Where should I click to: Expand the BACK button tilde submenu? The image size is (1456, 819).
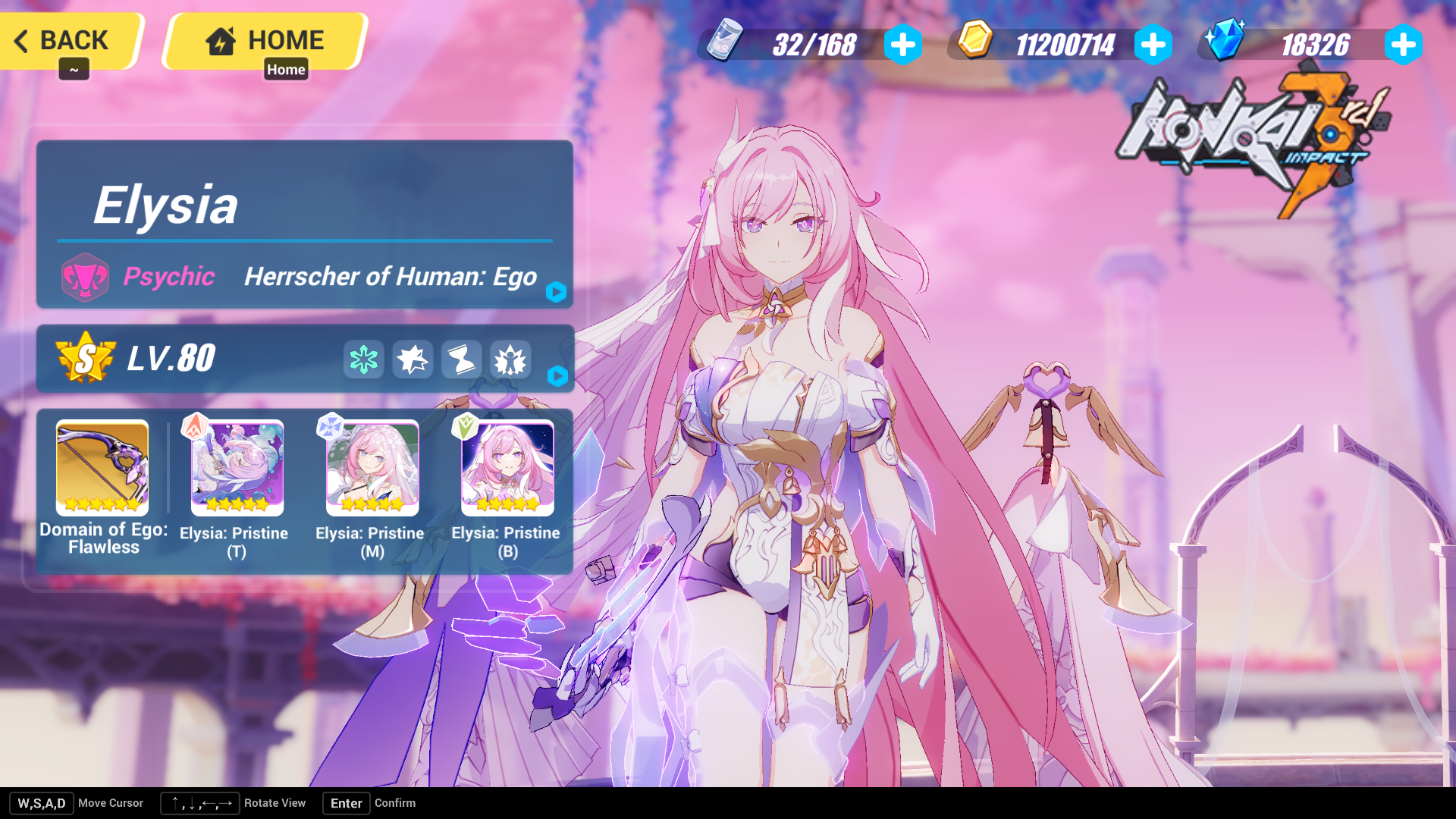click(74, 69)
